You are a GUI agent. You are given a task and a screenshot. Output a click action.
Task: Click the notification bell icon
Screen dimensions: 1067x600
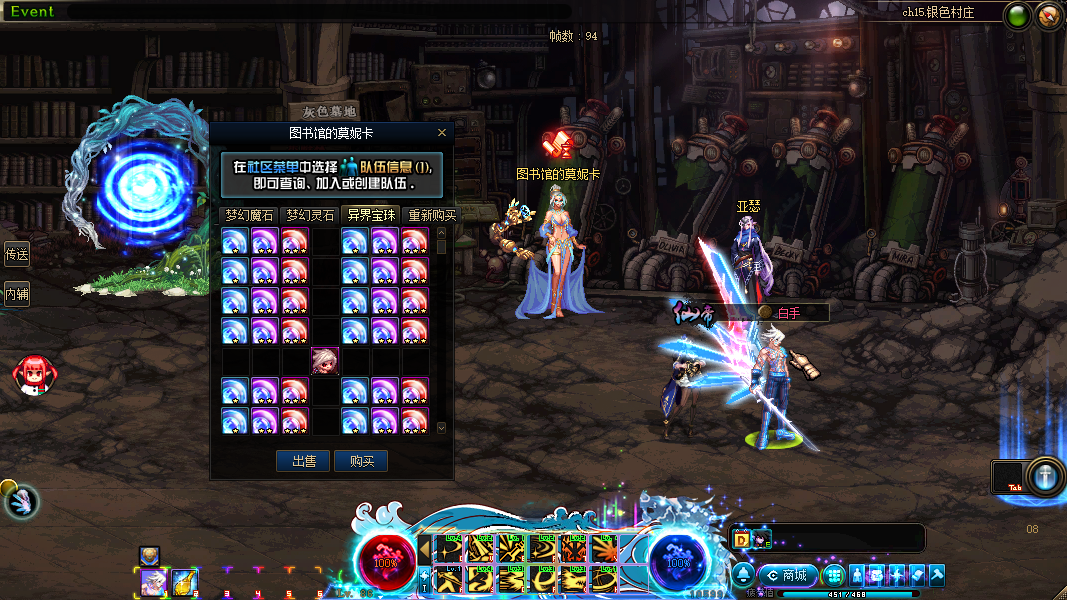tap(743, 575)
